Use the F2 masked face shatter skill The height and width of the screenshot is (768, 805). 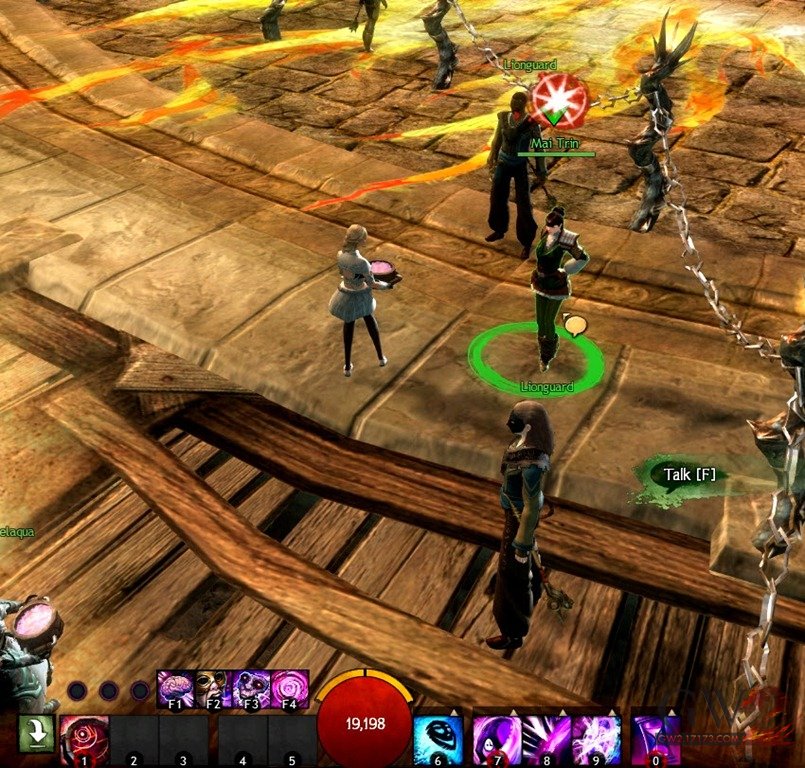pyautogui.click(x=213, y=689)
